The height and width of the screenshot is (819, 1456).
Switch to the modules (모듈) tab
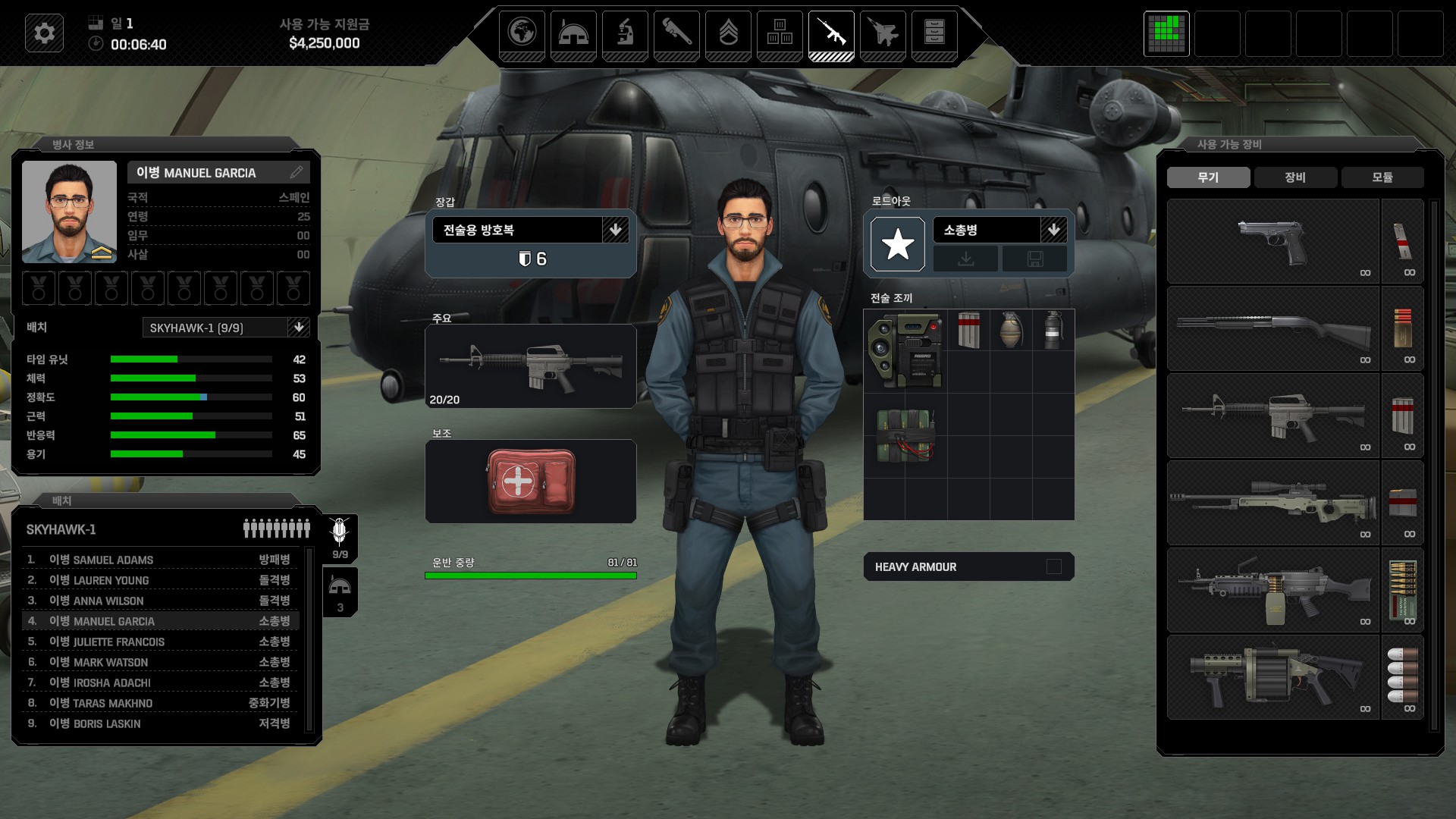pos(1382,177)
